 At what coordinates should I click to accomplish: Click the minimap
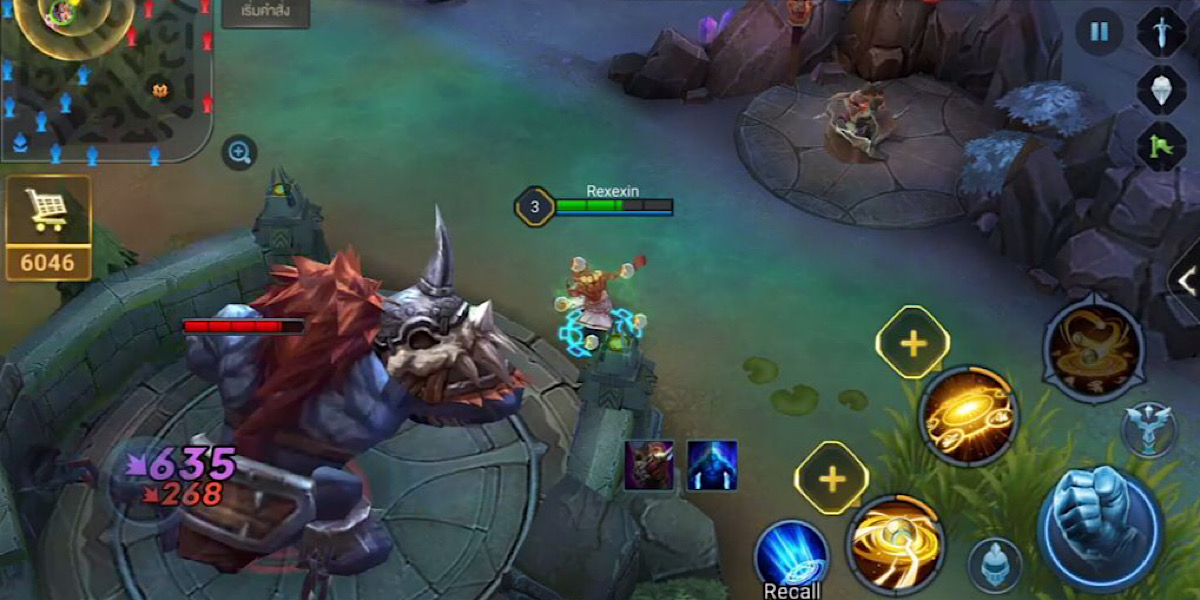point(105,80)
